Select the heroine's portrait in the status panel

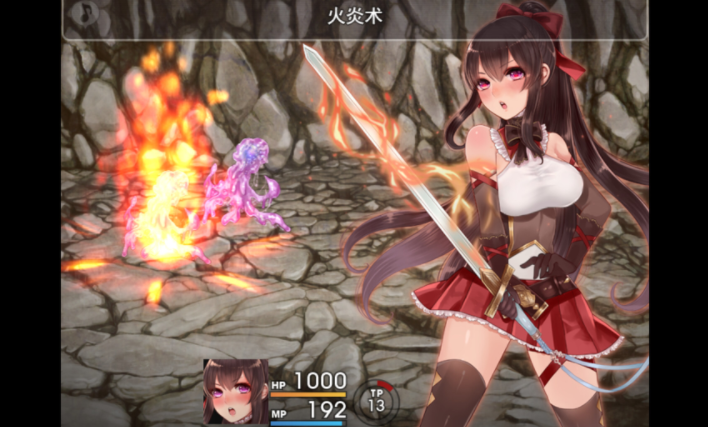[x=234, y=392]
